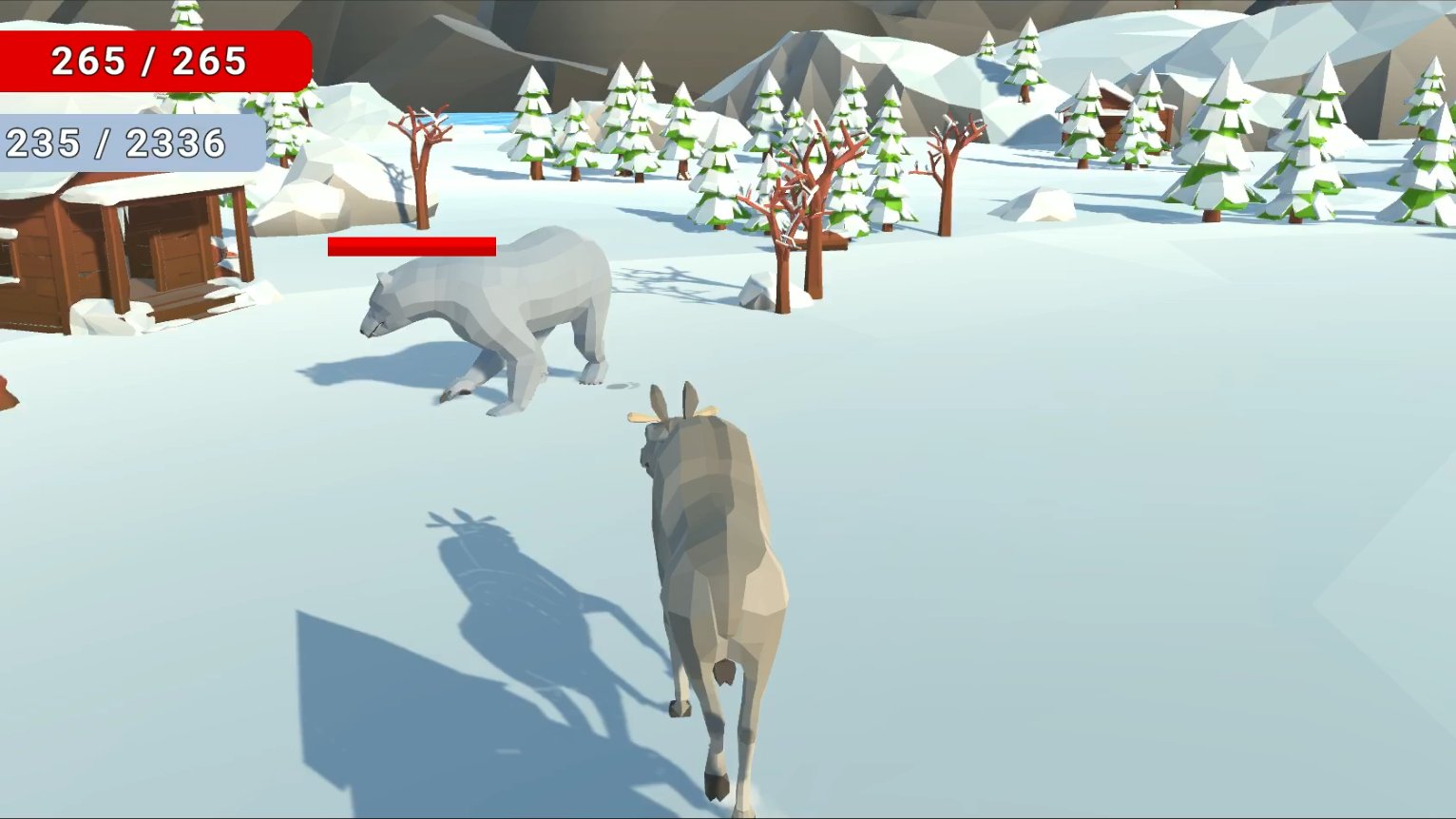Image resolution: width=1456 pixels, height=819 pixels.
Task: Click the blue experience bar showing 235 / 2336
Action: point(119,143)
